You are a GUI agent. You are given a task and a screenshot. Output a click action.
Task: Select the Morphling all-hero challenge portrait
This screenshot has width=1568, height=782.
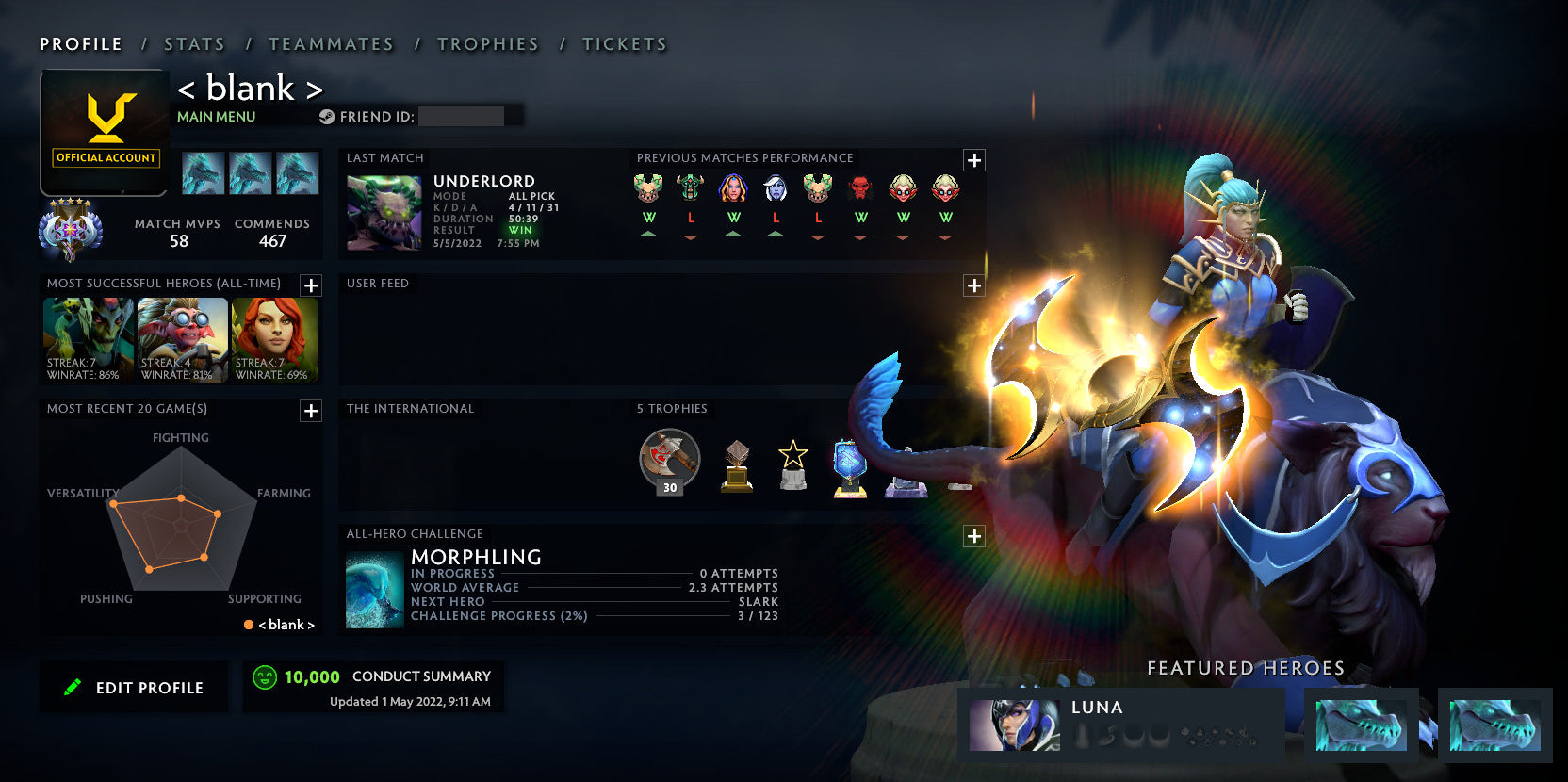pos(375,590)
